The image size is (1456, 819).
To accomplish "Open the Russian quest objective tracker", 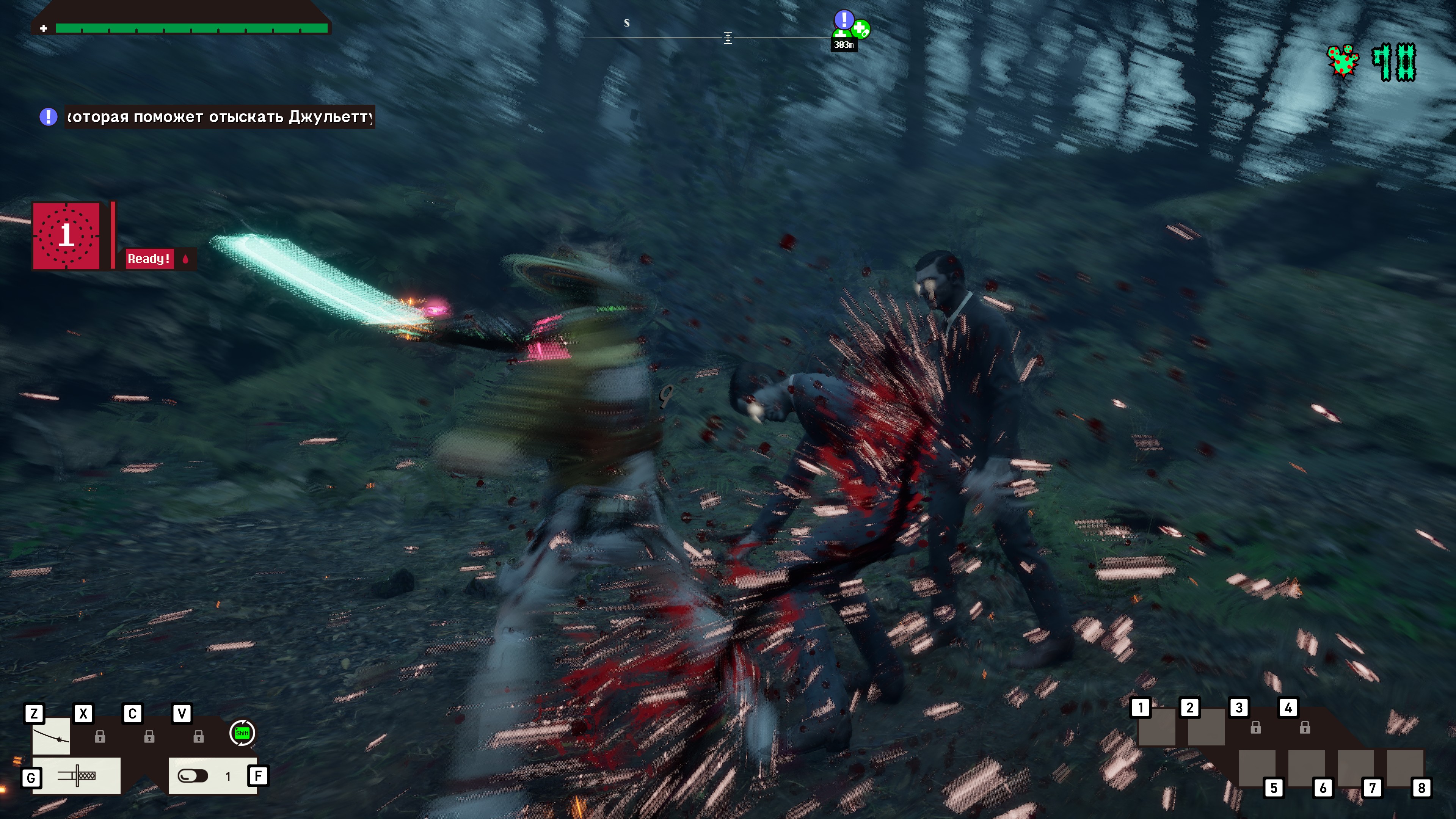I will pos(219,117).
